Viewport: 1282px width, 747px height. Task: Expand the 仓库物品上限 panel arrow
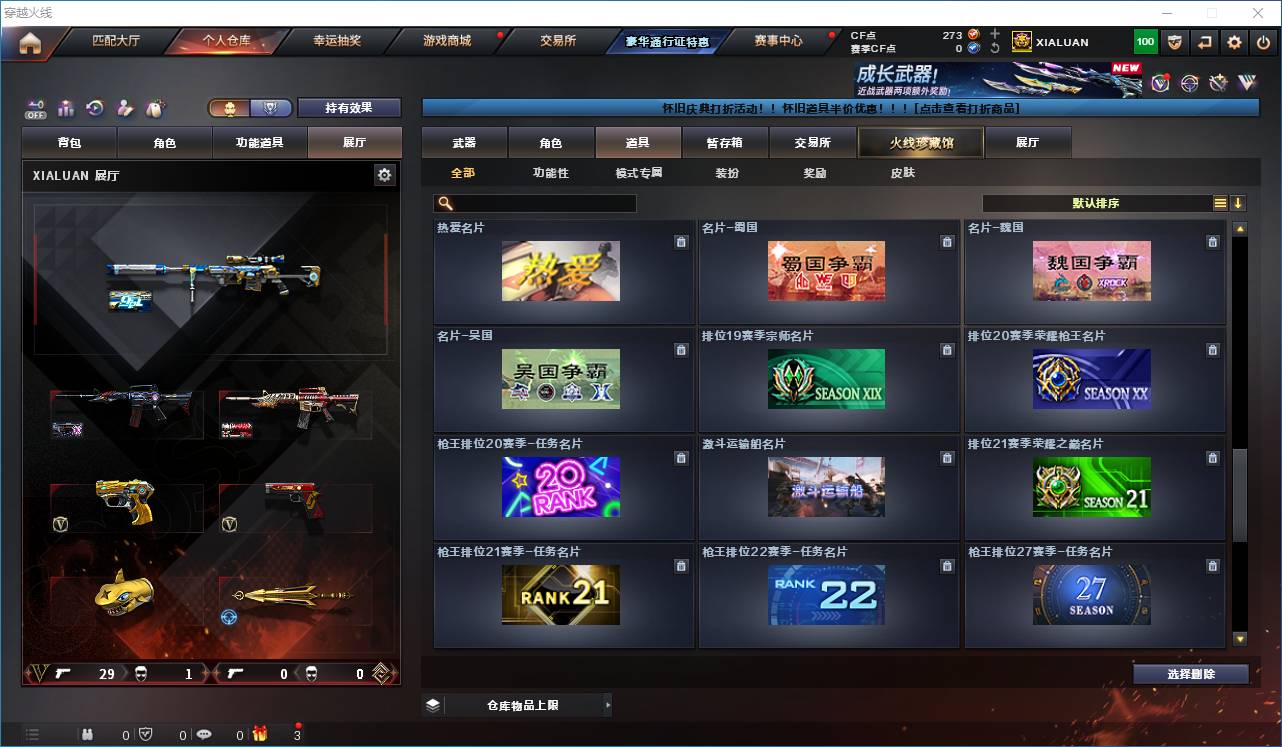pos(608,705)
